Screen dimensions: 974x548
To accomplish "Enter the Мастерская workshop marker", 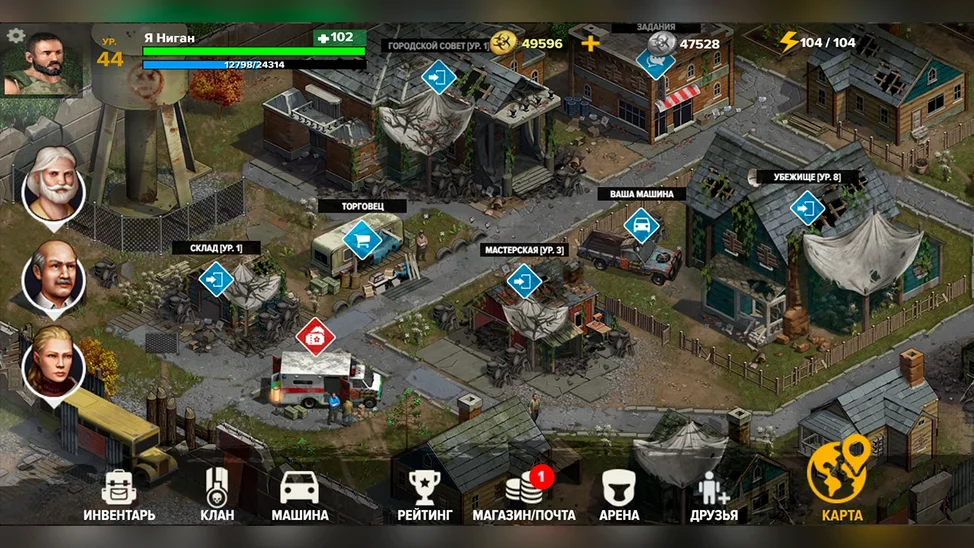I will [524, 281].
